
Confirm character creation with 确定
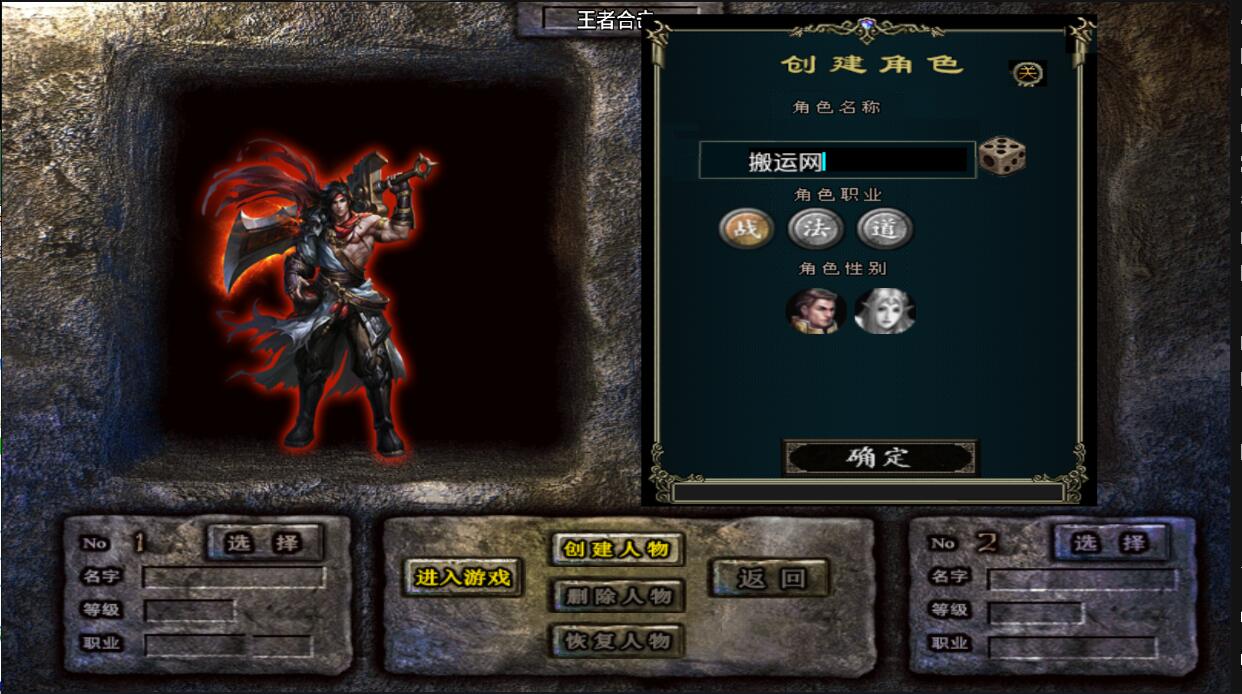click(x=879, y=458)
